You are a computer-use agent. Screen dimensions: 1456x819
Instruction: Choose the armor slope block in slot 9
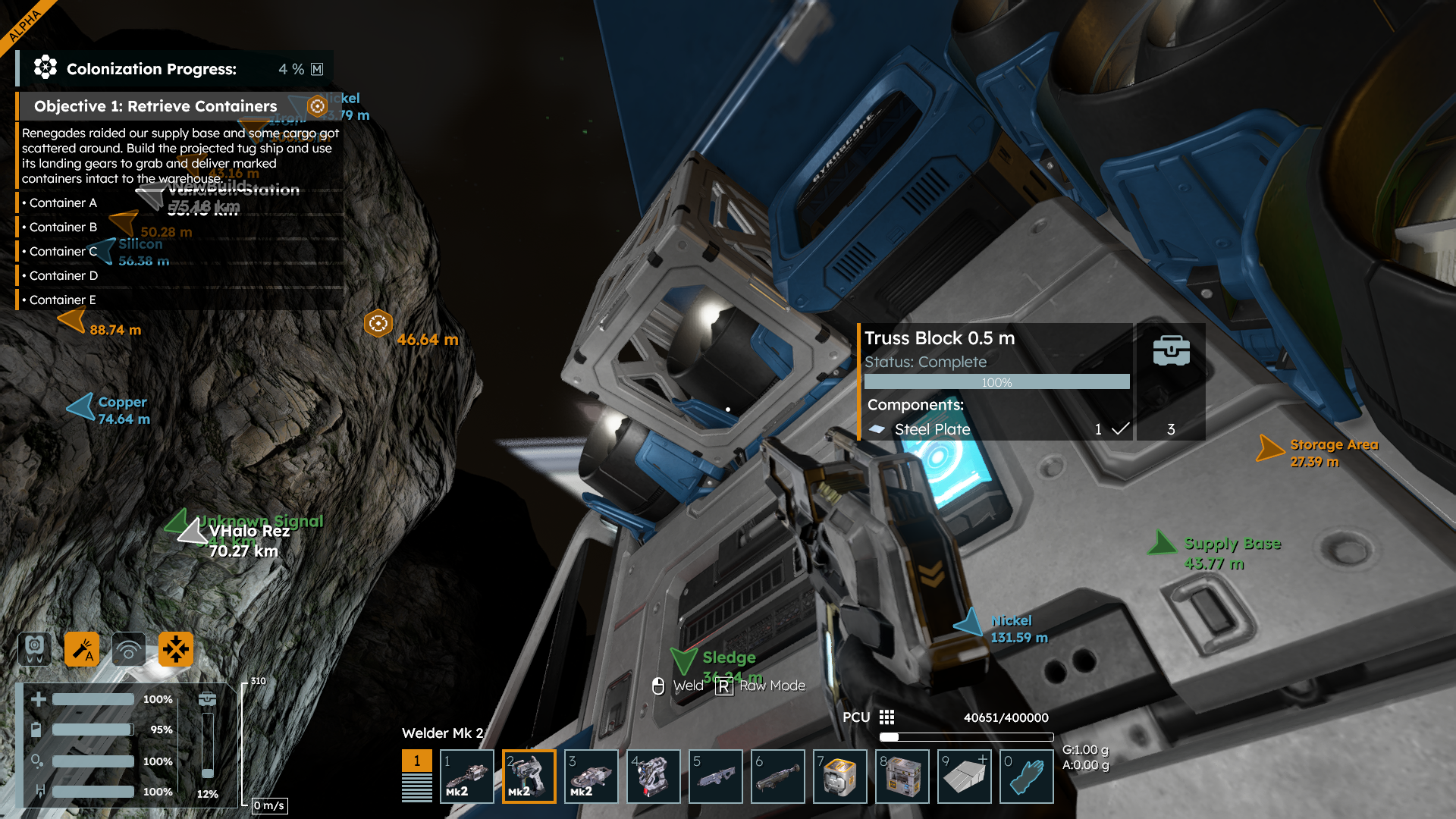pos(965,776)
